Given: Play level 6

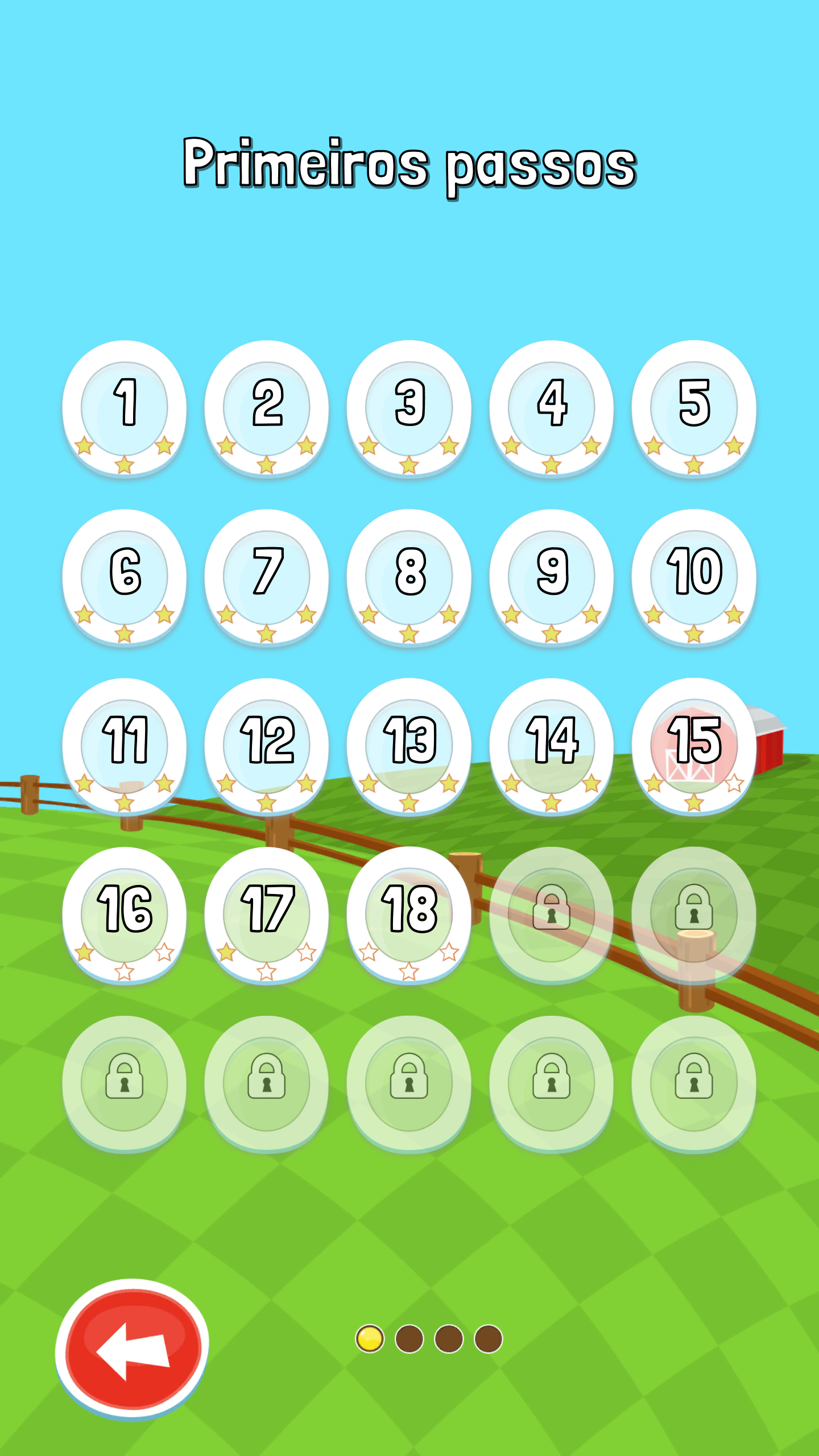Looking at the screenshot, I should 125,576.
